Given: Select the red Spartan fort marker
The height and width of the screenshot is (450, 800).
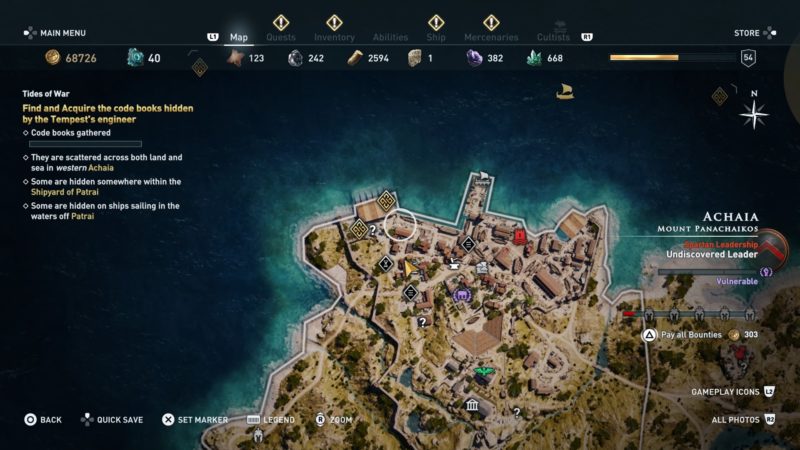Looking at the screenshot, I should coord(519,236).
